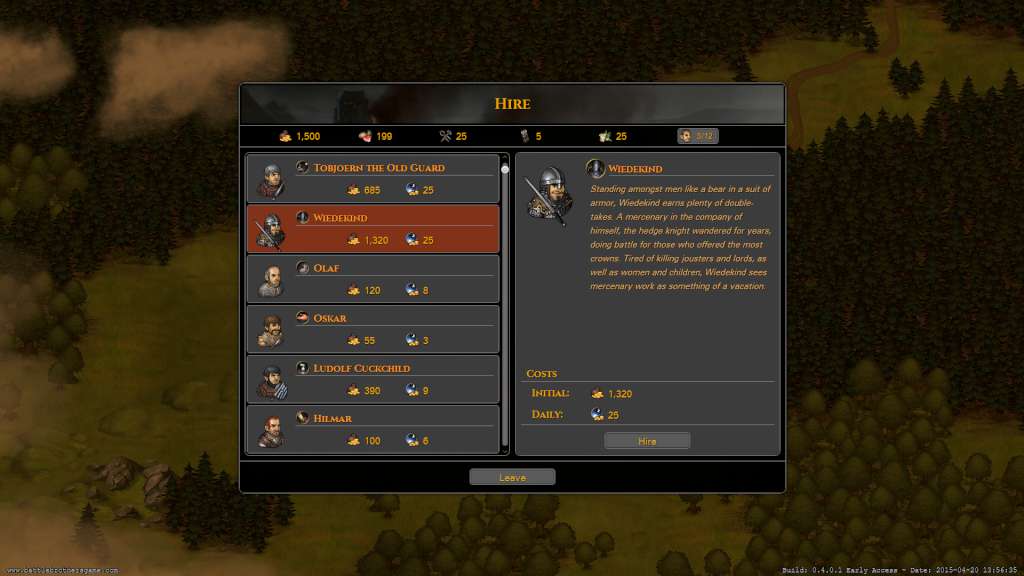Select Ludolf Cuckchild recruit entry
1024x576 pixels.
(373, 379)
